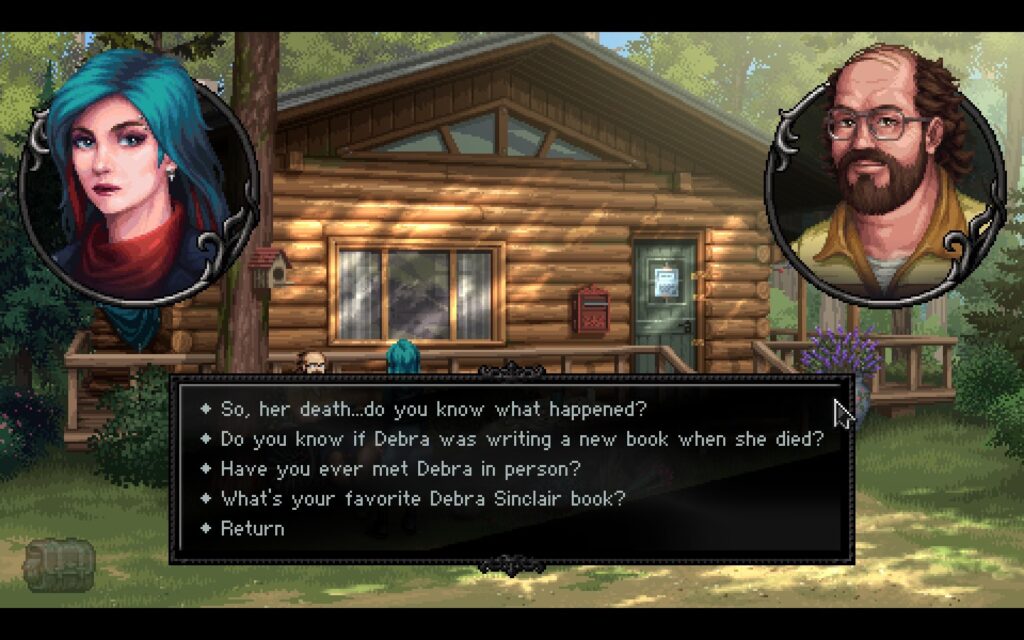Choose 'Have you ever met Debra in person?'
The height and width of the screenshot is (640, 1024).
click(400, 468)
